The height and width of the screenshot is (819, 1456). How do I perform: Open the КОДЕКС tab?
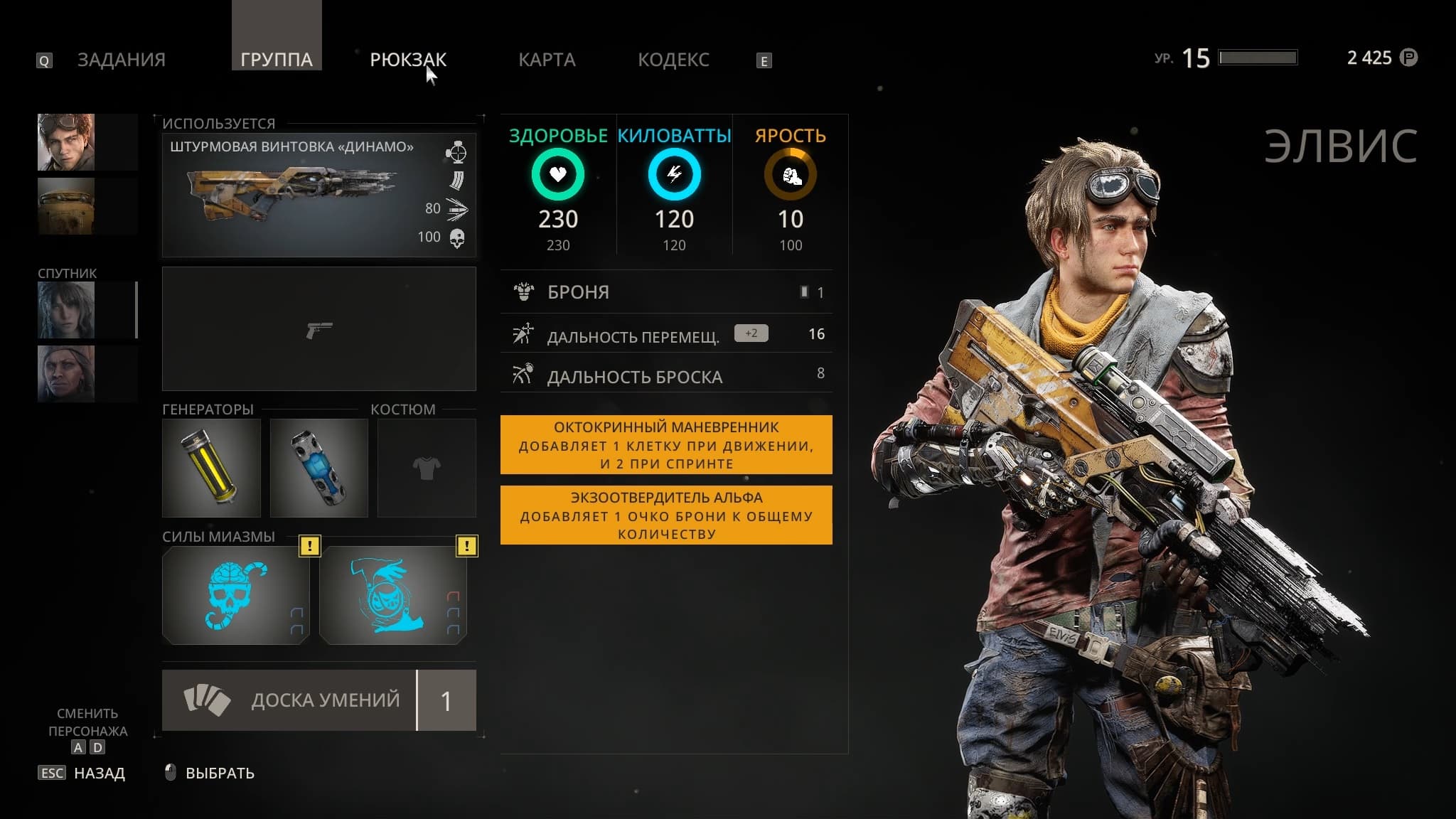pos(673,60)
